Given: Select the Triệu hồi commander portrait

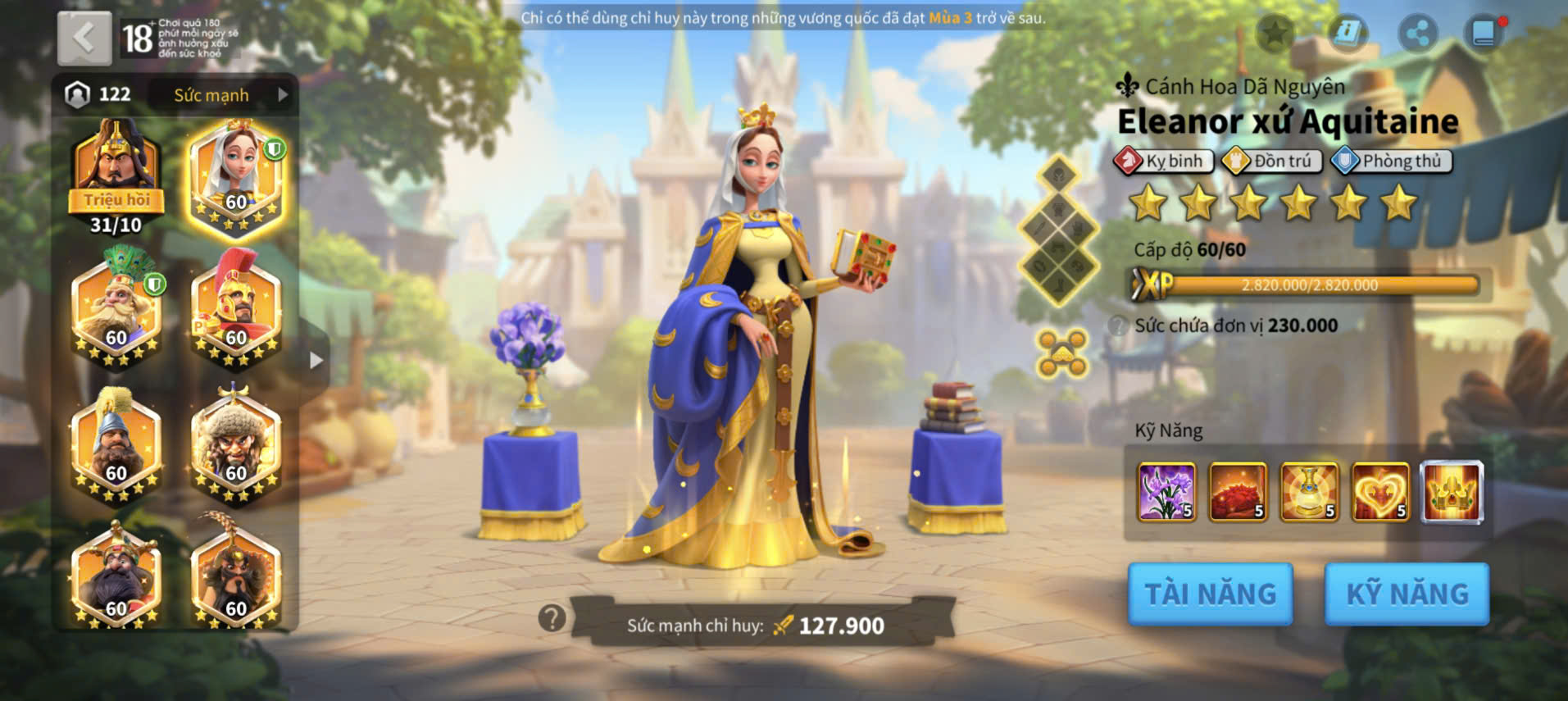Looking at the screenshot, I should [116, 175].
